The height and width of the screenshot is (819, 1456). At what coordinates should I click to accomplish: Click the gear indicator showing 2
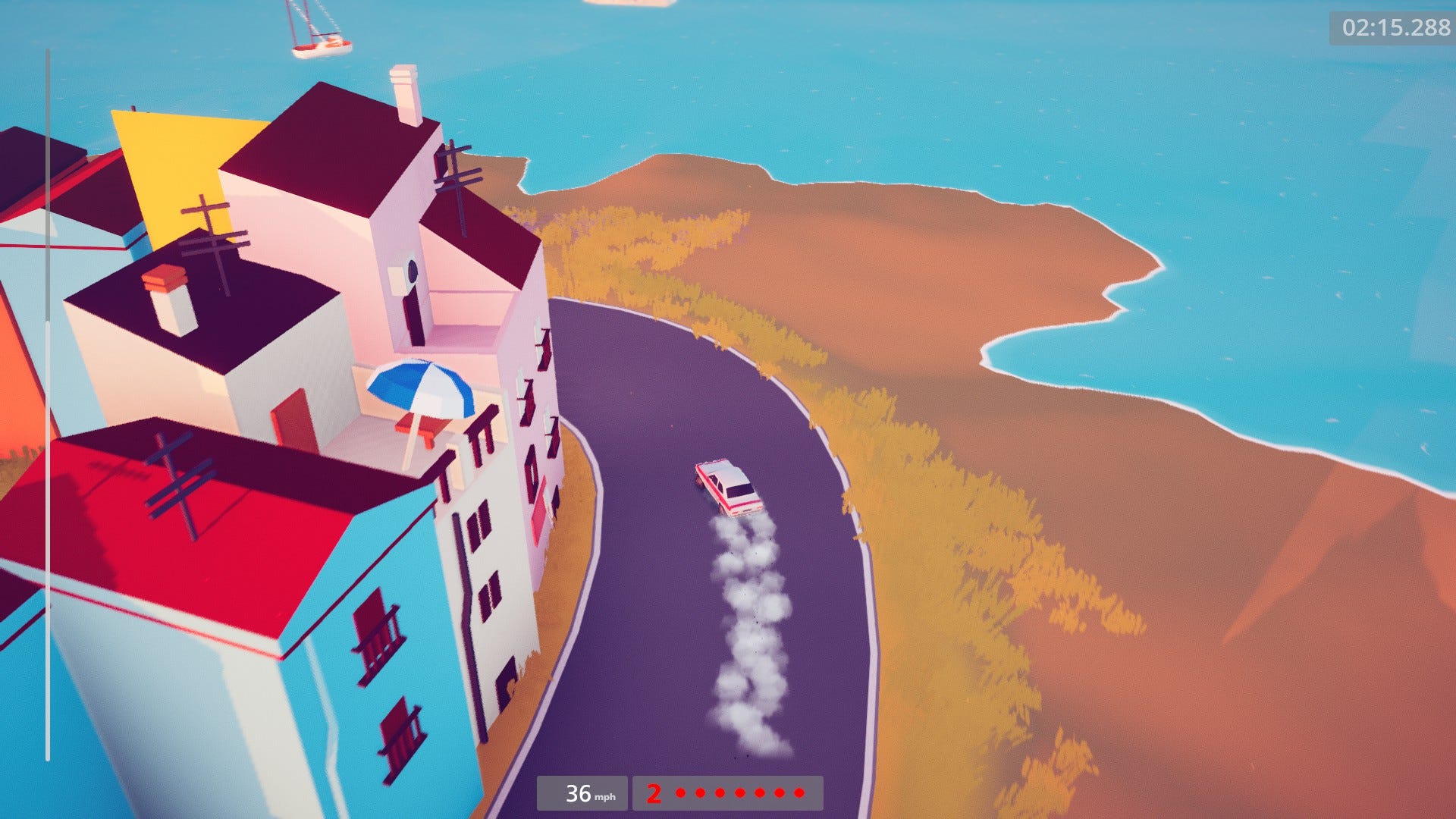tap(654, 794)
